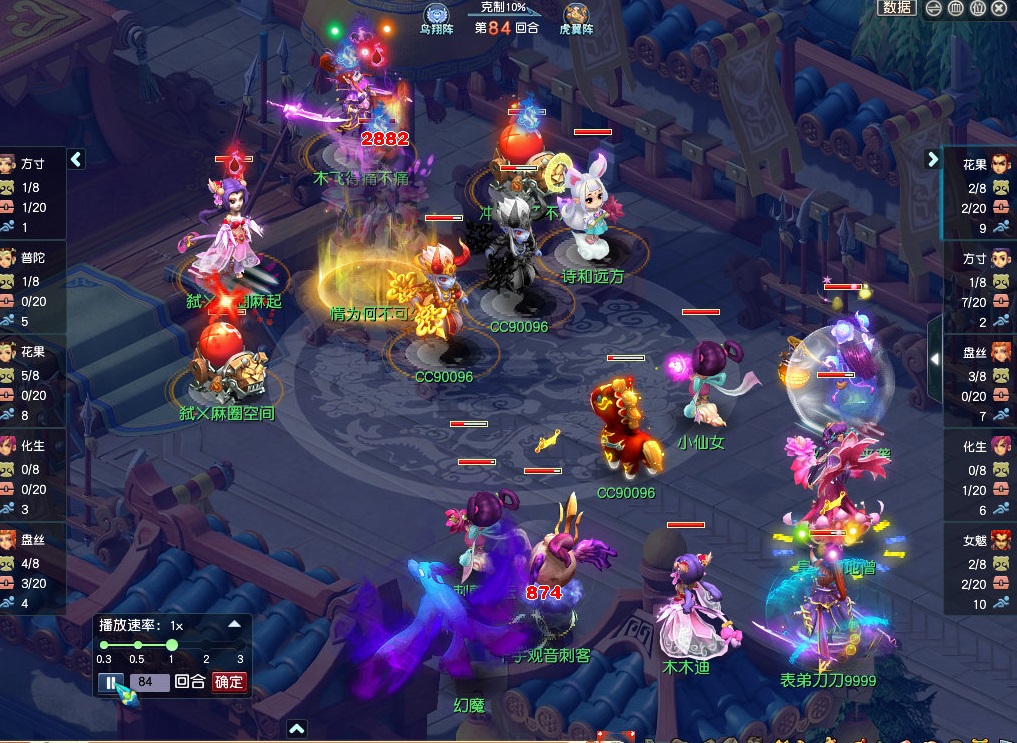The height and width of the screenshot is (743, 1017).
Task: Collapse the playback speed panel
Action: pos(234,624)
